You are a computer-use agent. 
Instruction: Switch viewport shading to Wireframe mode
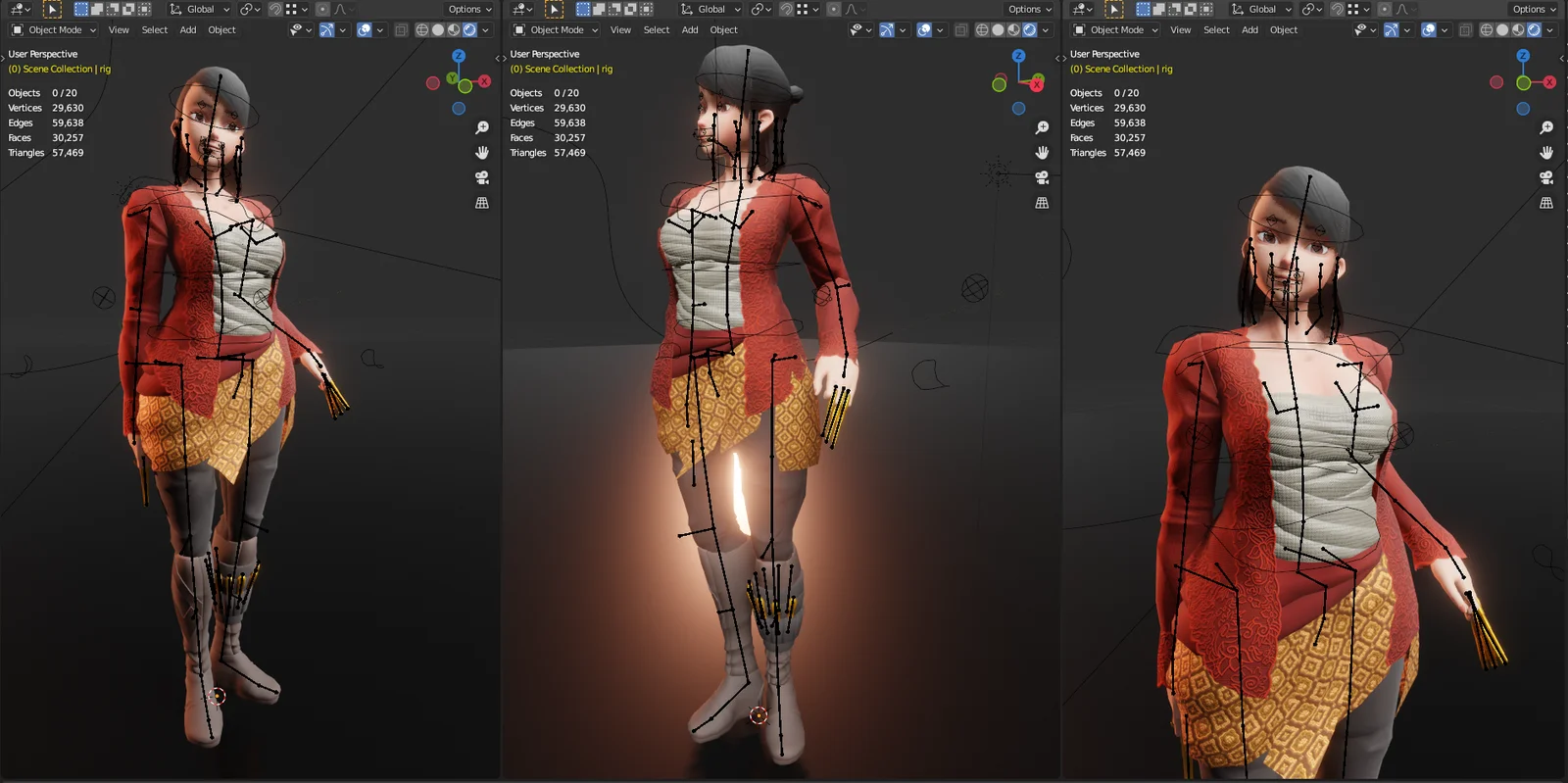tap(423, 30)
